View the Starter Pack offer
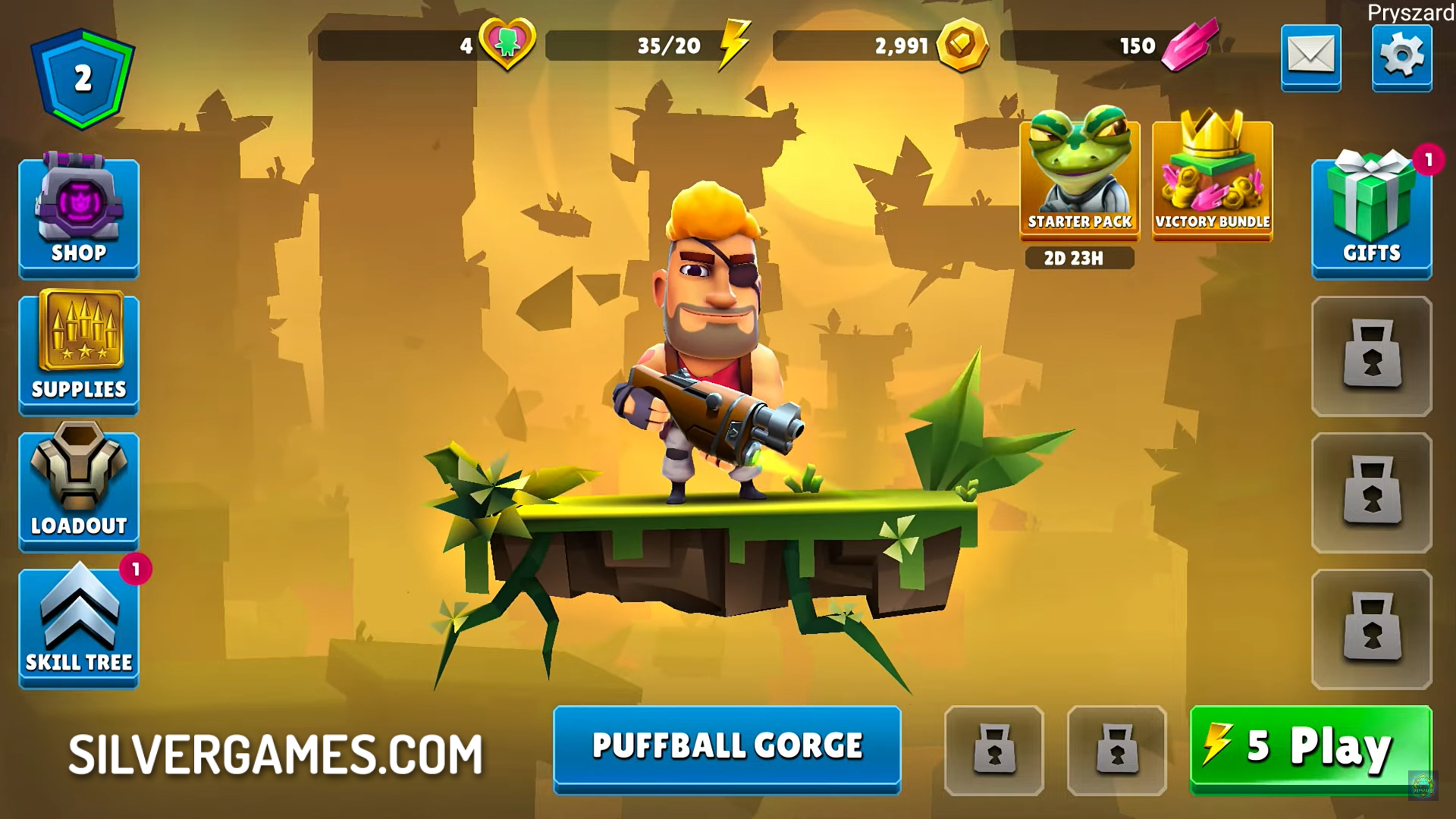Image resolution: width=1456 pixels, height=819 pixels. tap(1079, 180)
